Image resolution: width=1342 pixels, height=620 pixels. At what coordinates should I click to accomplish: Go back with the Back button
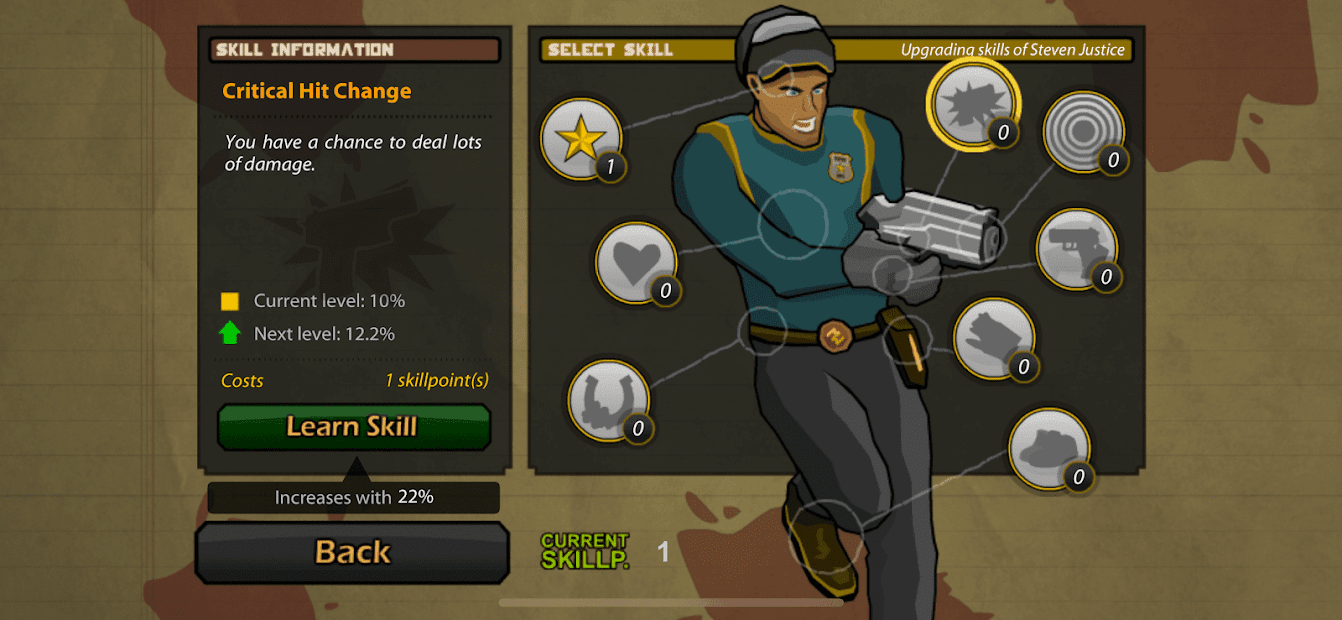tap(352, 552)
